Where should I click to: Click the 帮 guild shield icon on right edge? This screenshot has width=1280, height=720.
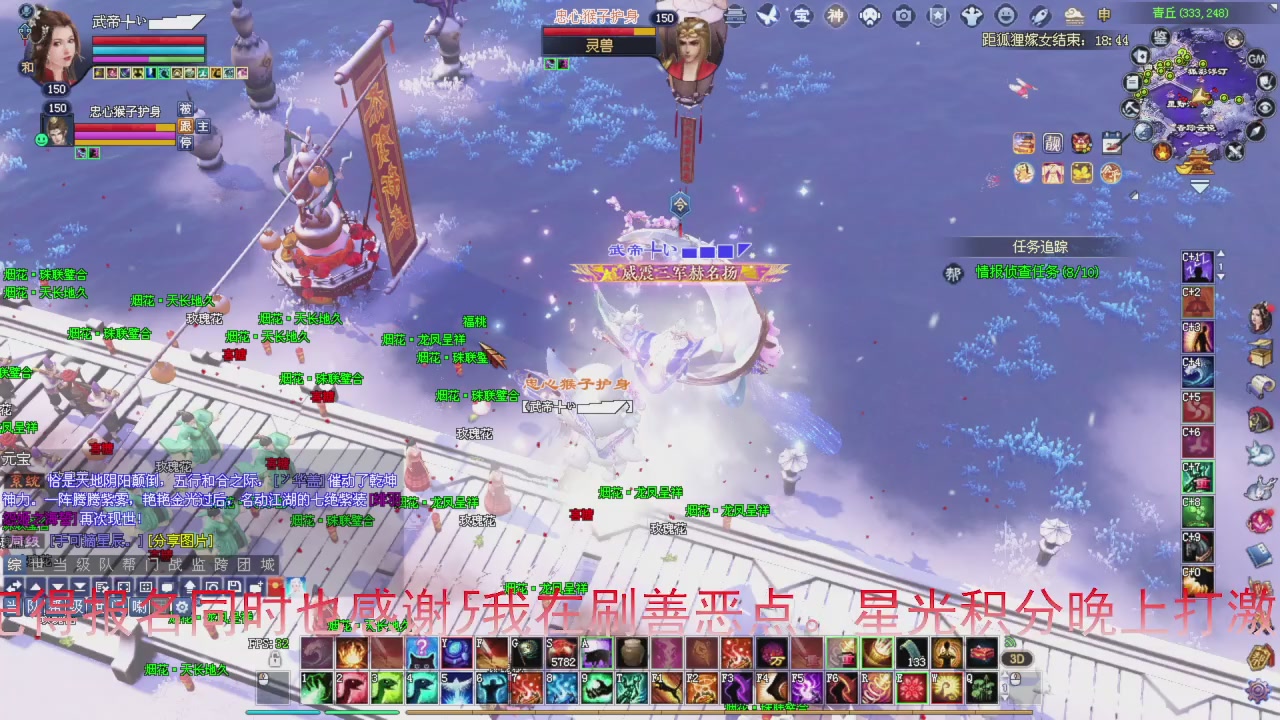(1258, 658)
